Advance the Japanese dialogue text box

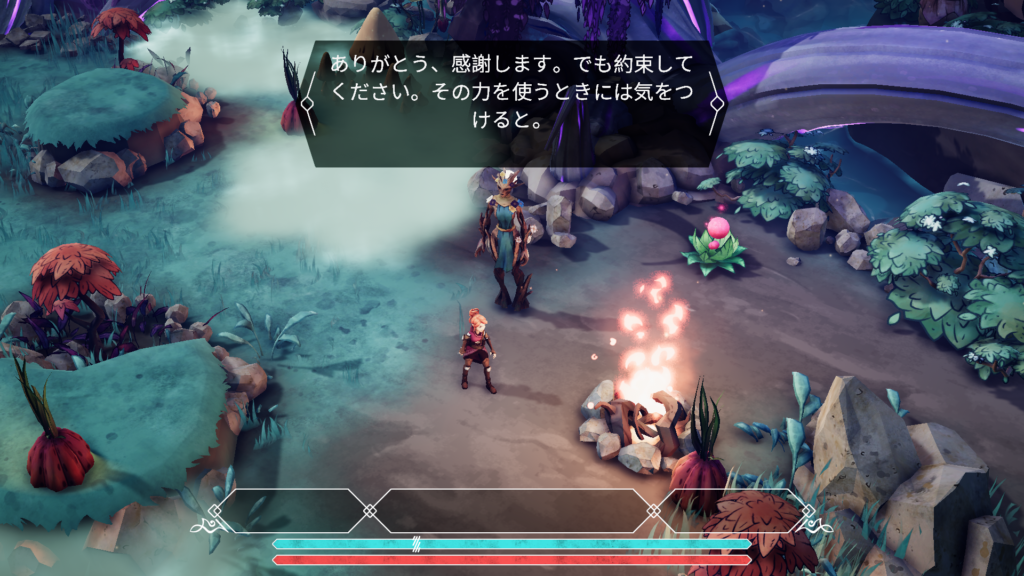click(511, 103)
